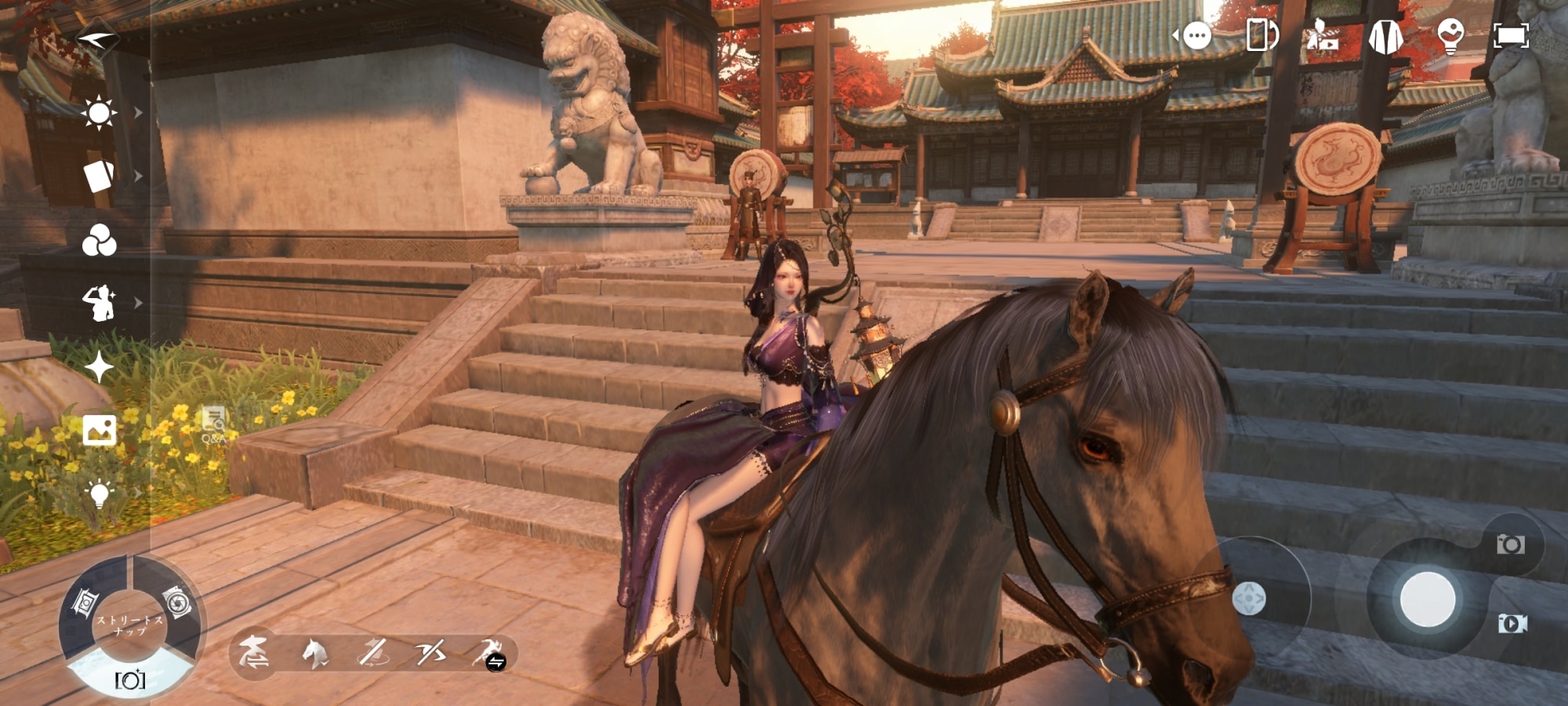Select the still photo camera mode
This screenshot has width=1568, height=706.
point(1511,544)
